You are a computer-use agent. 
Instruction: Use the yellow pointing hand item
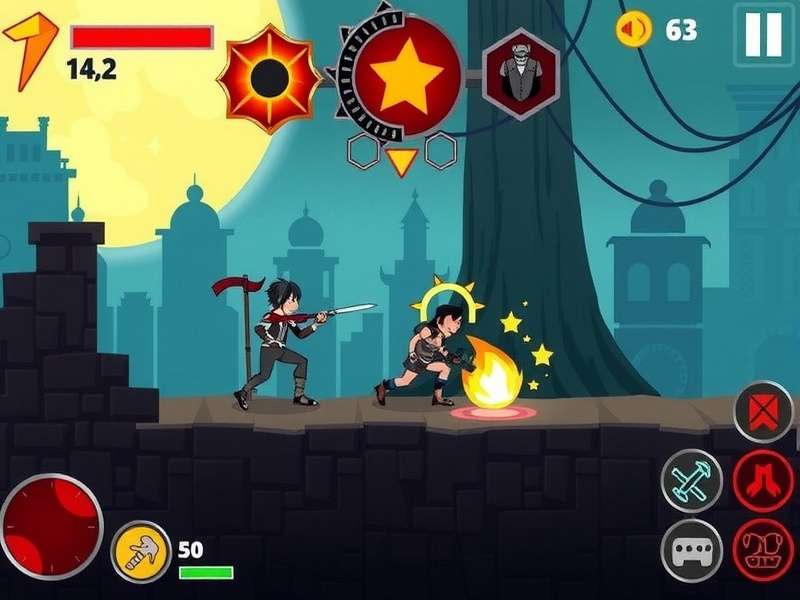141,552
